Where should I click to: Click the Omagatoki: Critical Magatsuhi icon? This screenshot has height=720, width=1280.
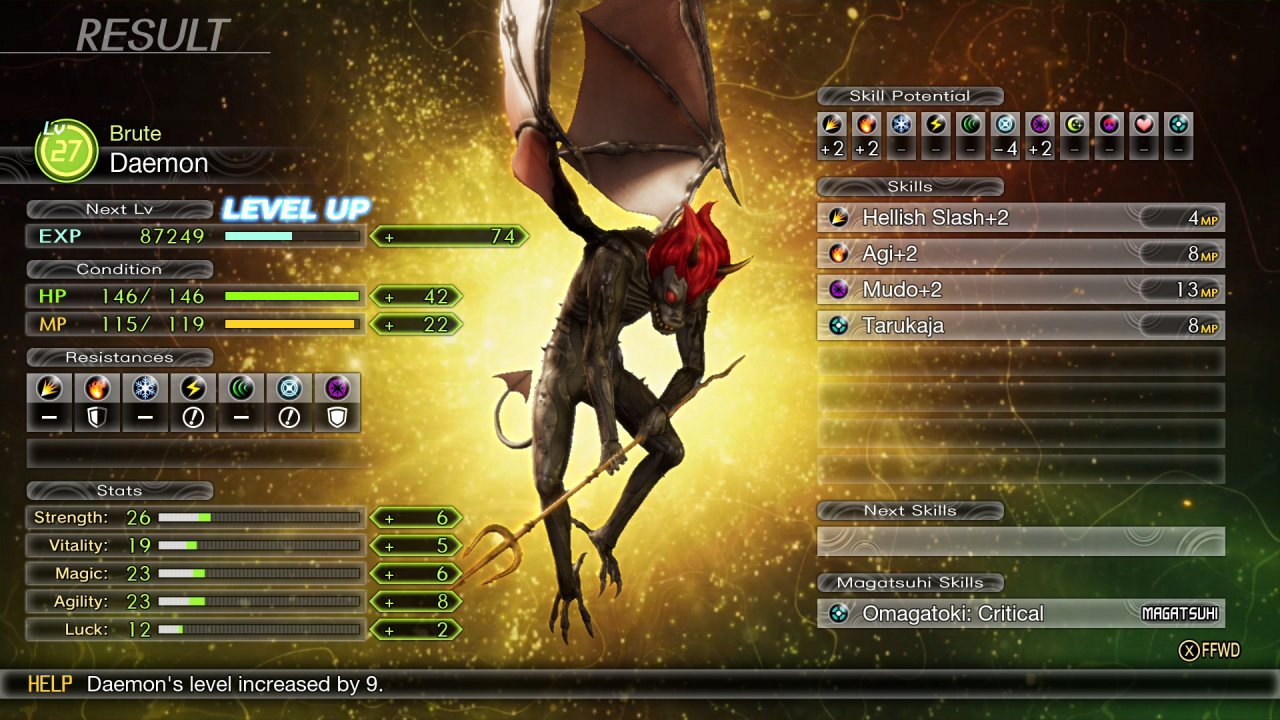pos(838,615)
